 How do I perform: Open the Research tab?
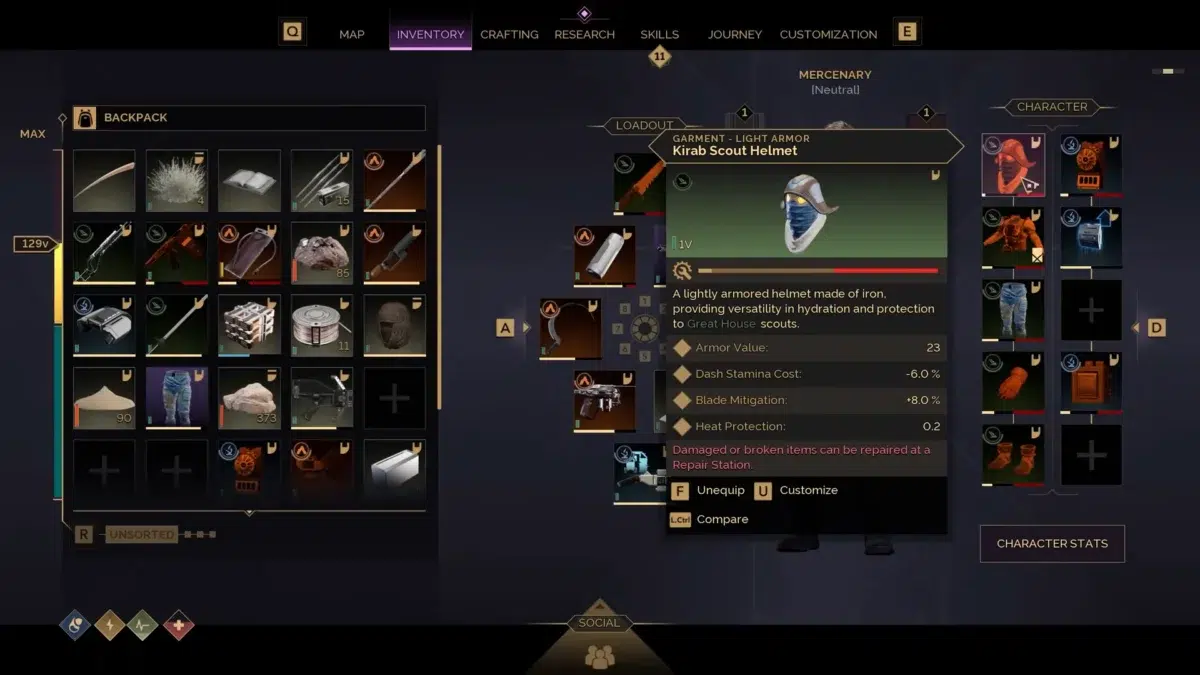tap(584, 34)
